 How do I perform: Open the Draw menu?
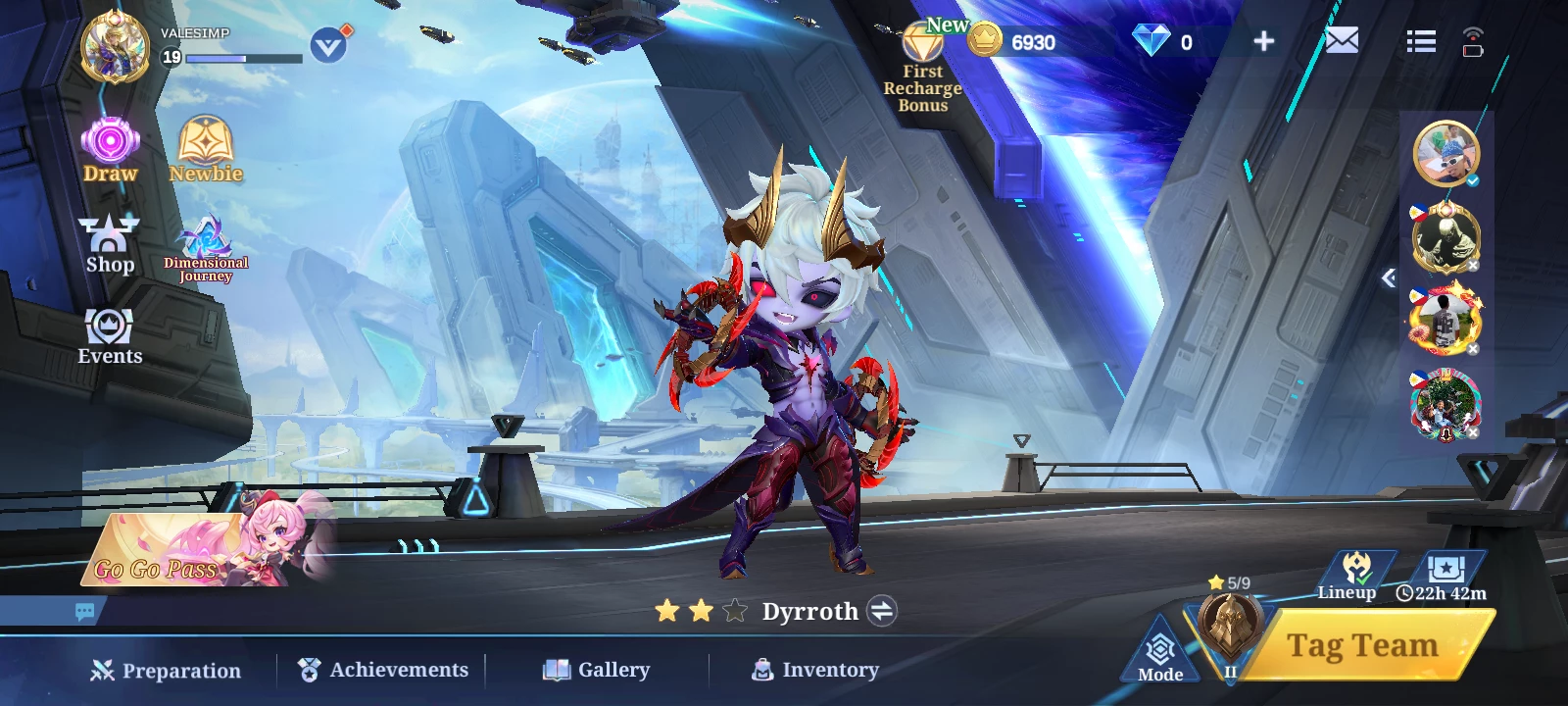(x=110, y=149)
